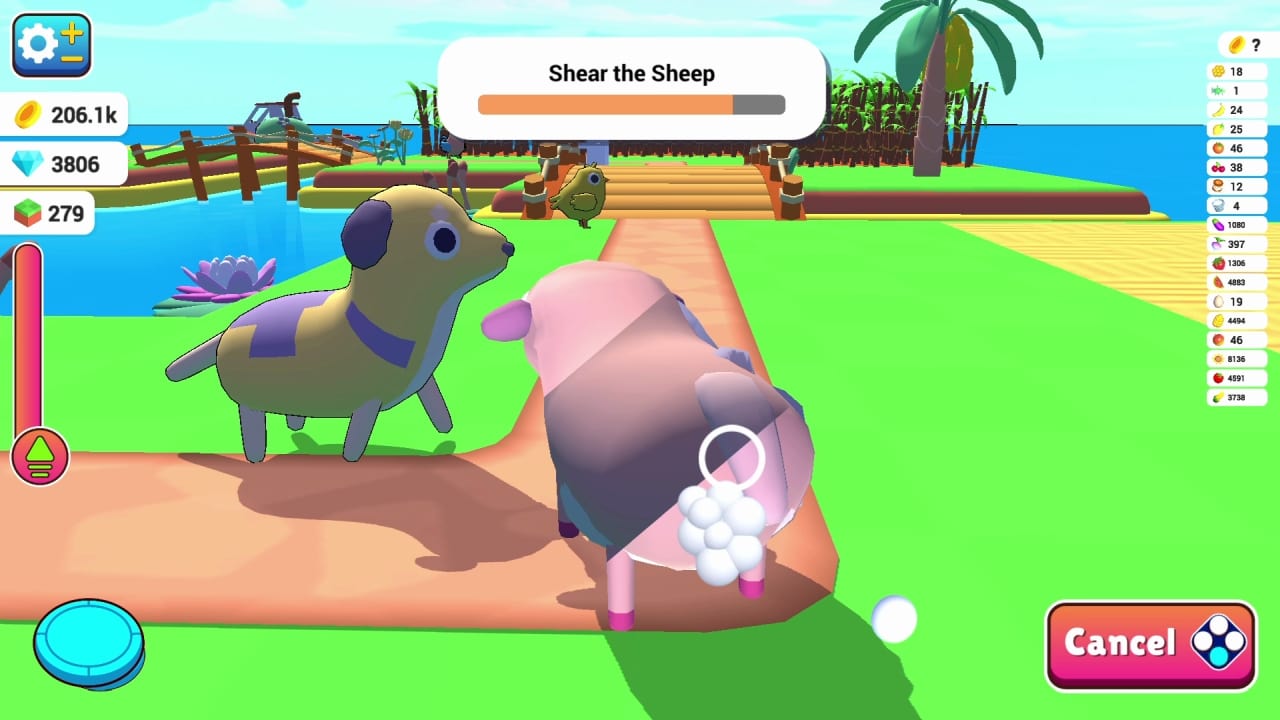1280x720 pixels.
Task: Click the coin balance showing 206.1k
Action: click(x=65, y=114)
